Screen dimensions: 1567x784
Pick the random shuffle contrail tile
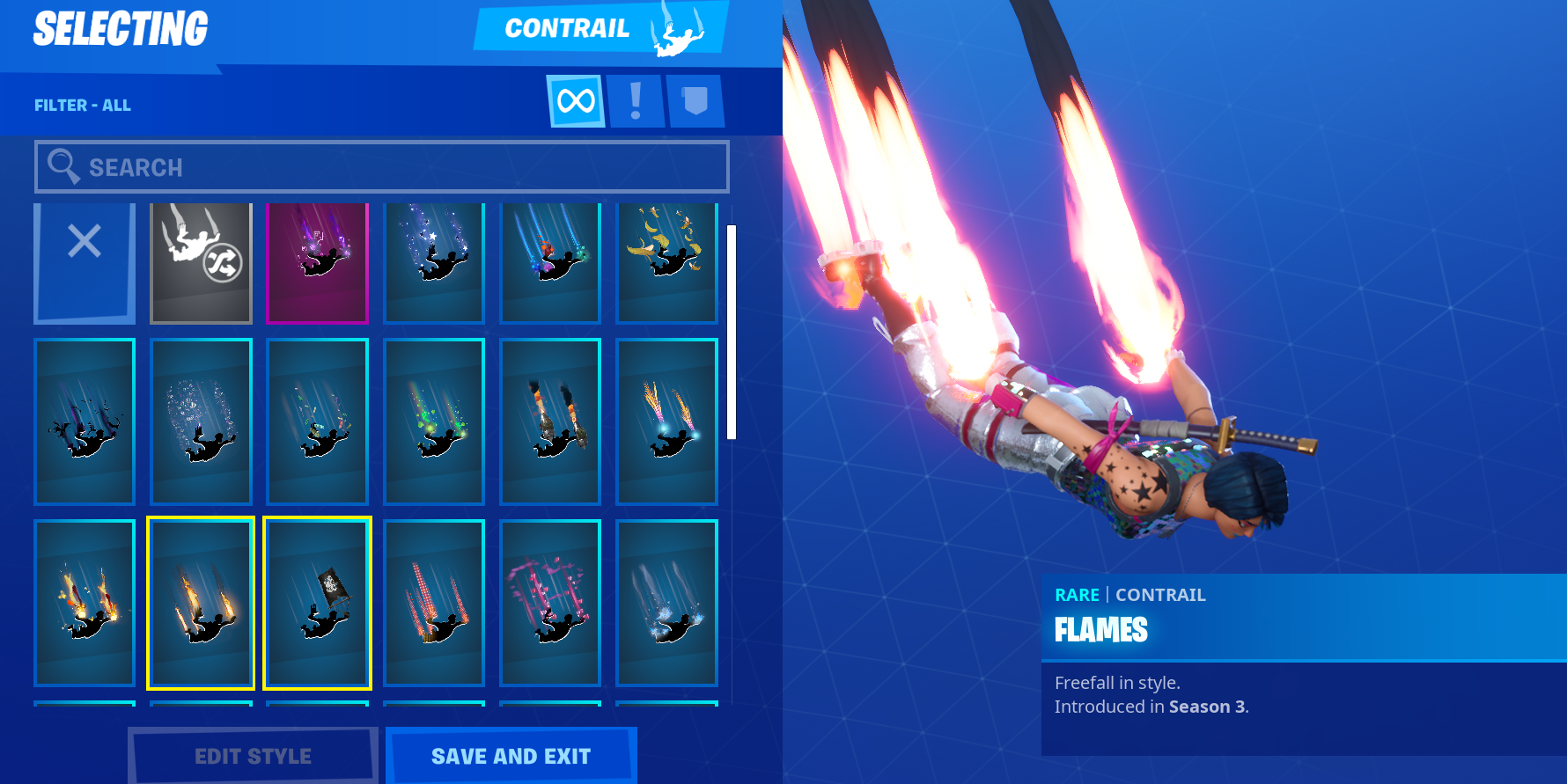[x=201, y=262]
